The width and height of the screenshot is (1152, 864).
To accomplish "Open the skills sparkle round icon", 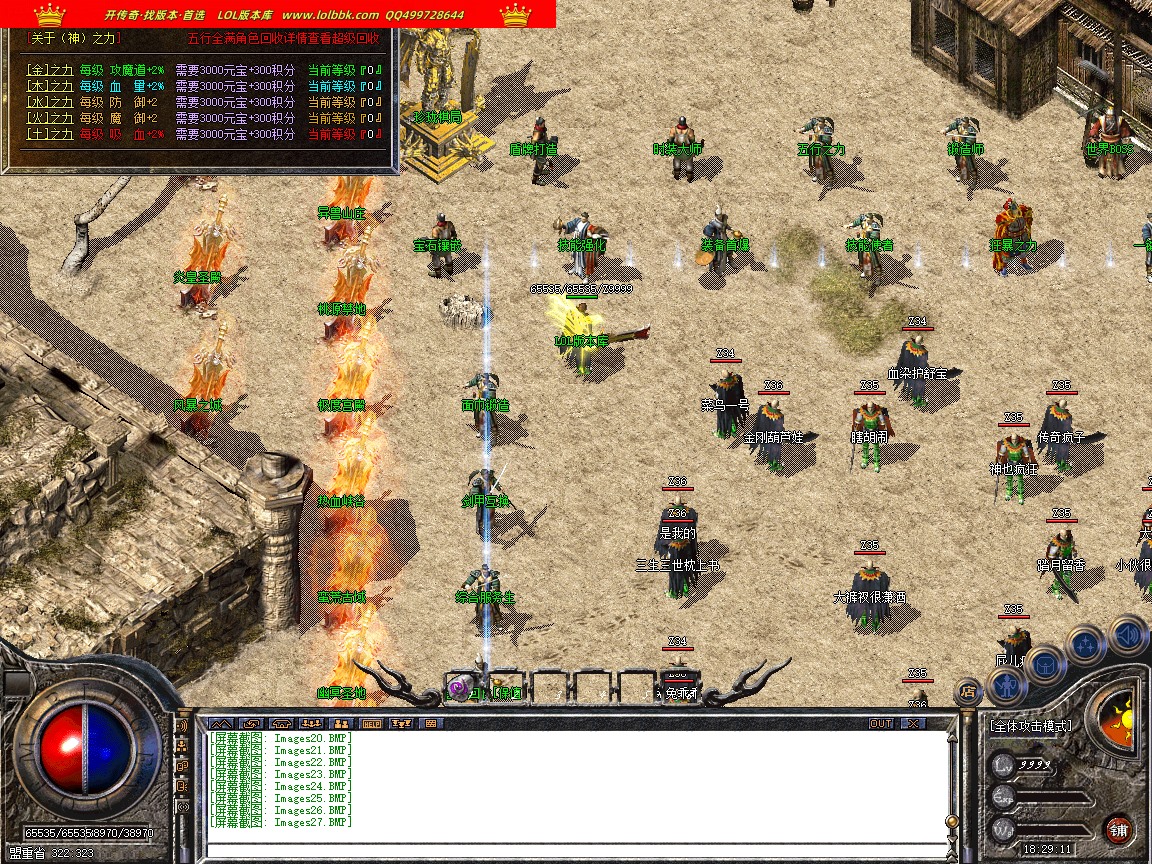I will click(x=1086, y=645).
